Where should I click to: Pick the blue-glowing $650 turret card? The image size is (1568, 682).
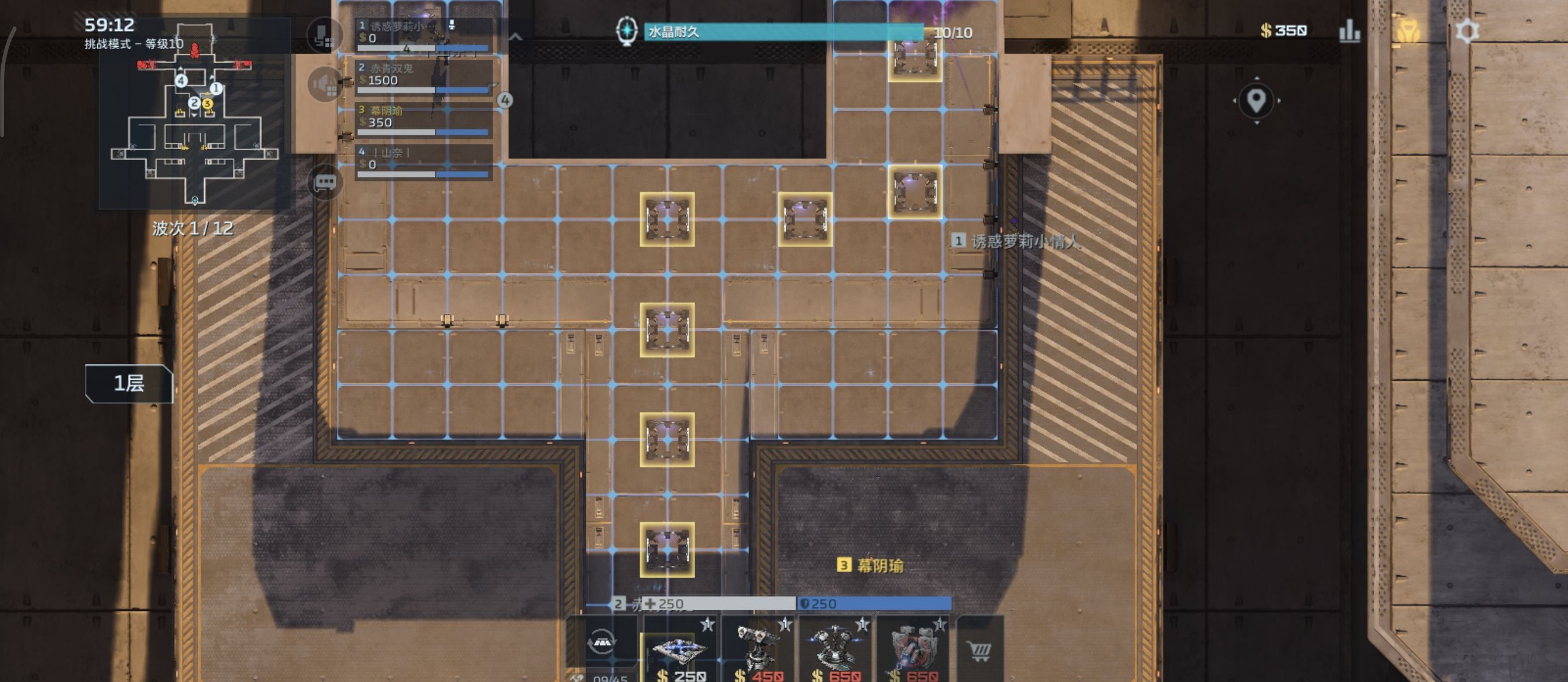(x=835, y=651)
